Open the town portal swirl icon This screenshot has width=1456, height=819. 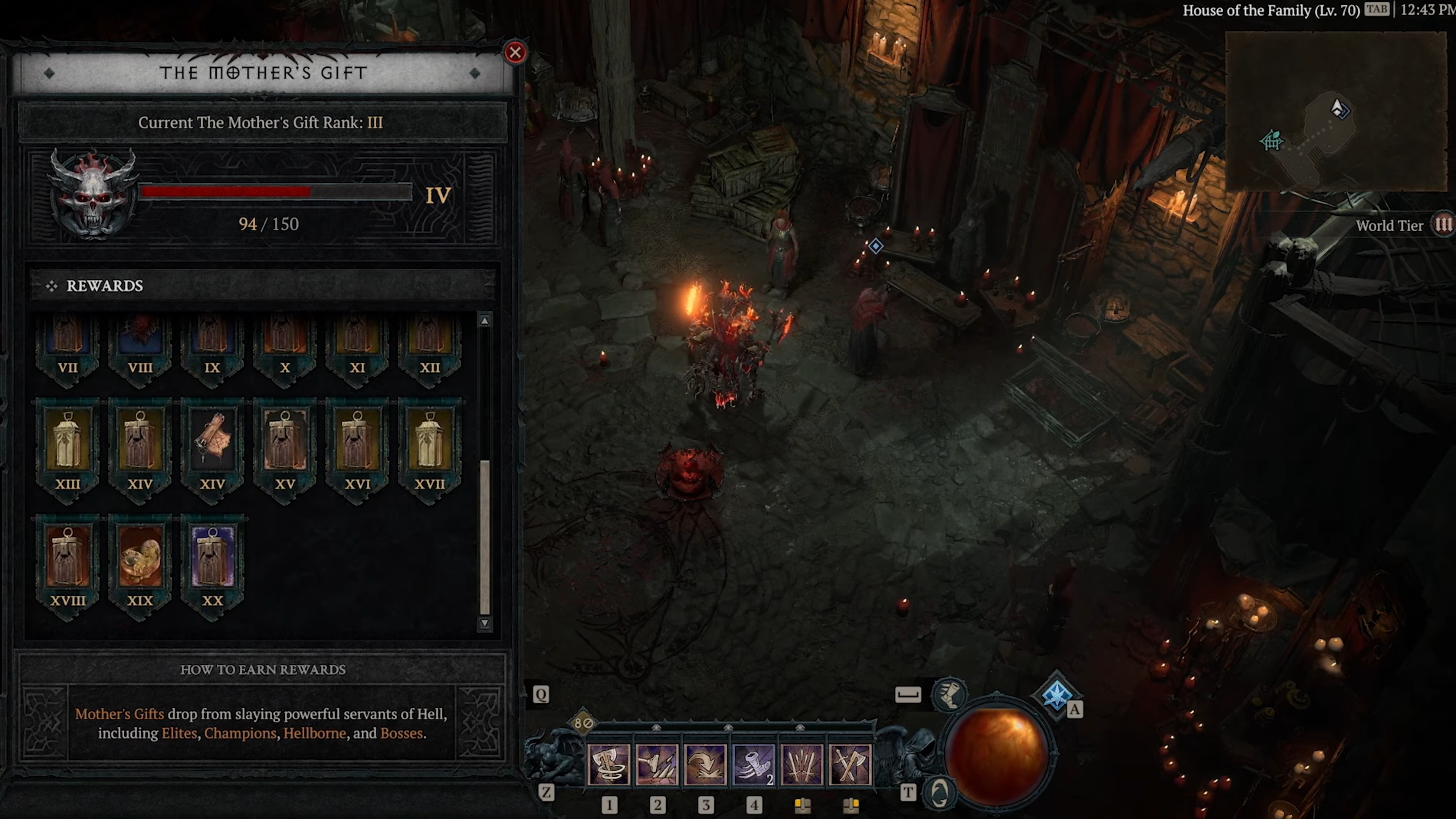[940, 792]
